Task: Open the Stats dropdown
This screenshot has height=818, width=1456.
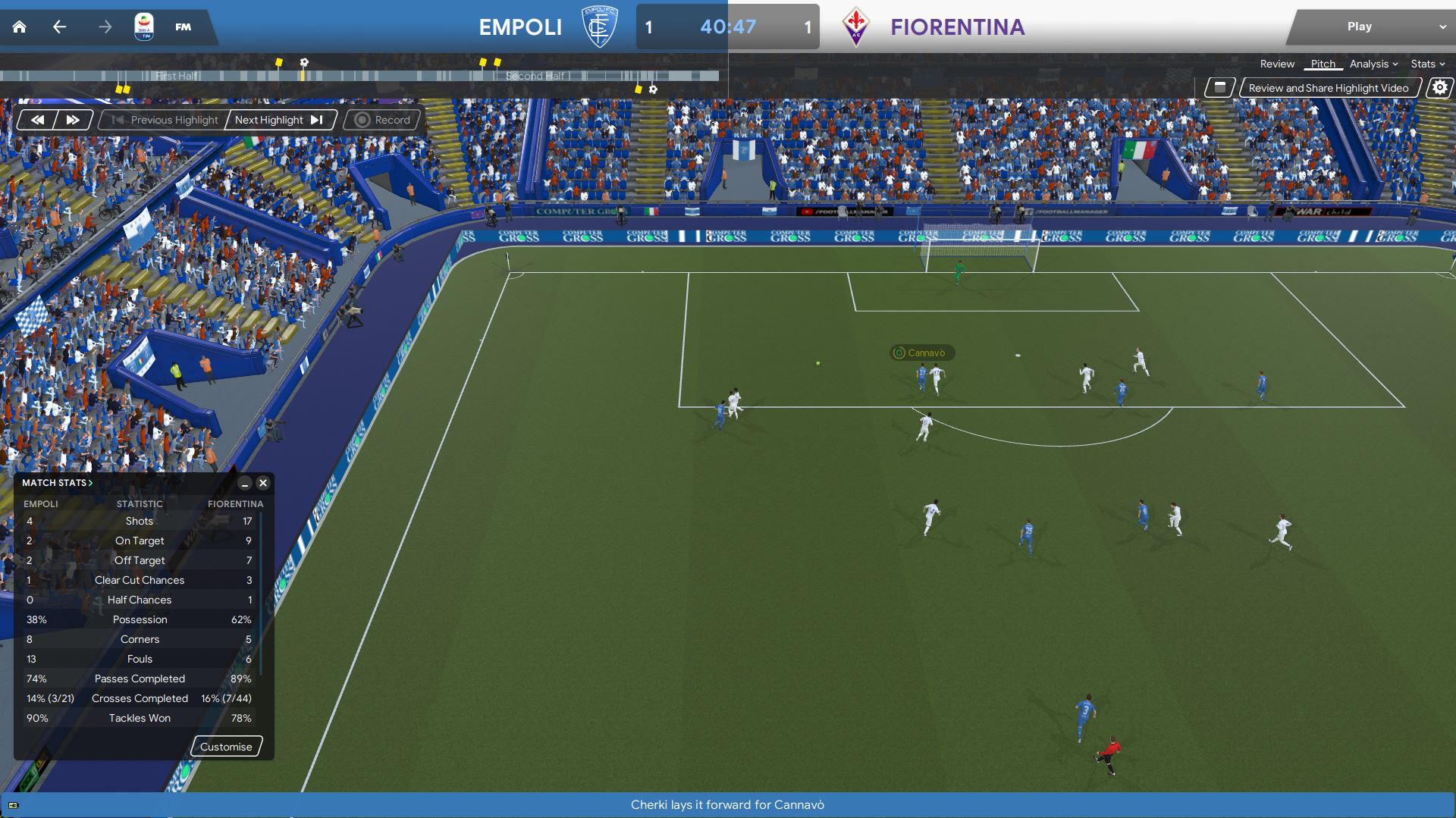Action: point(1427,64)
